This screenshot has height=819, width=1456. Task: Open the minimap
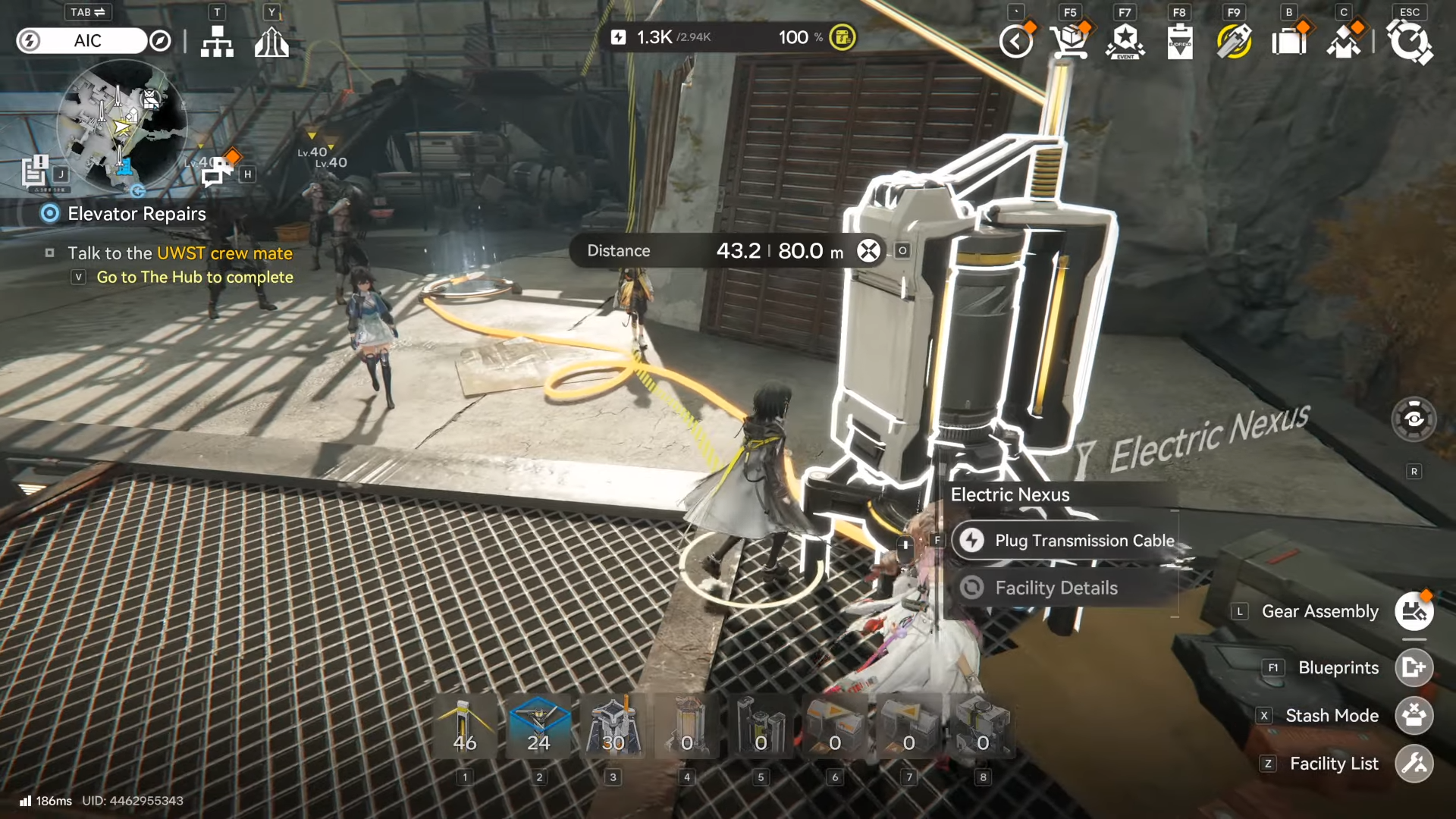[121, 125]
